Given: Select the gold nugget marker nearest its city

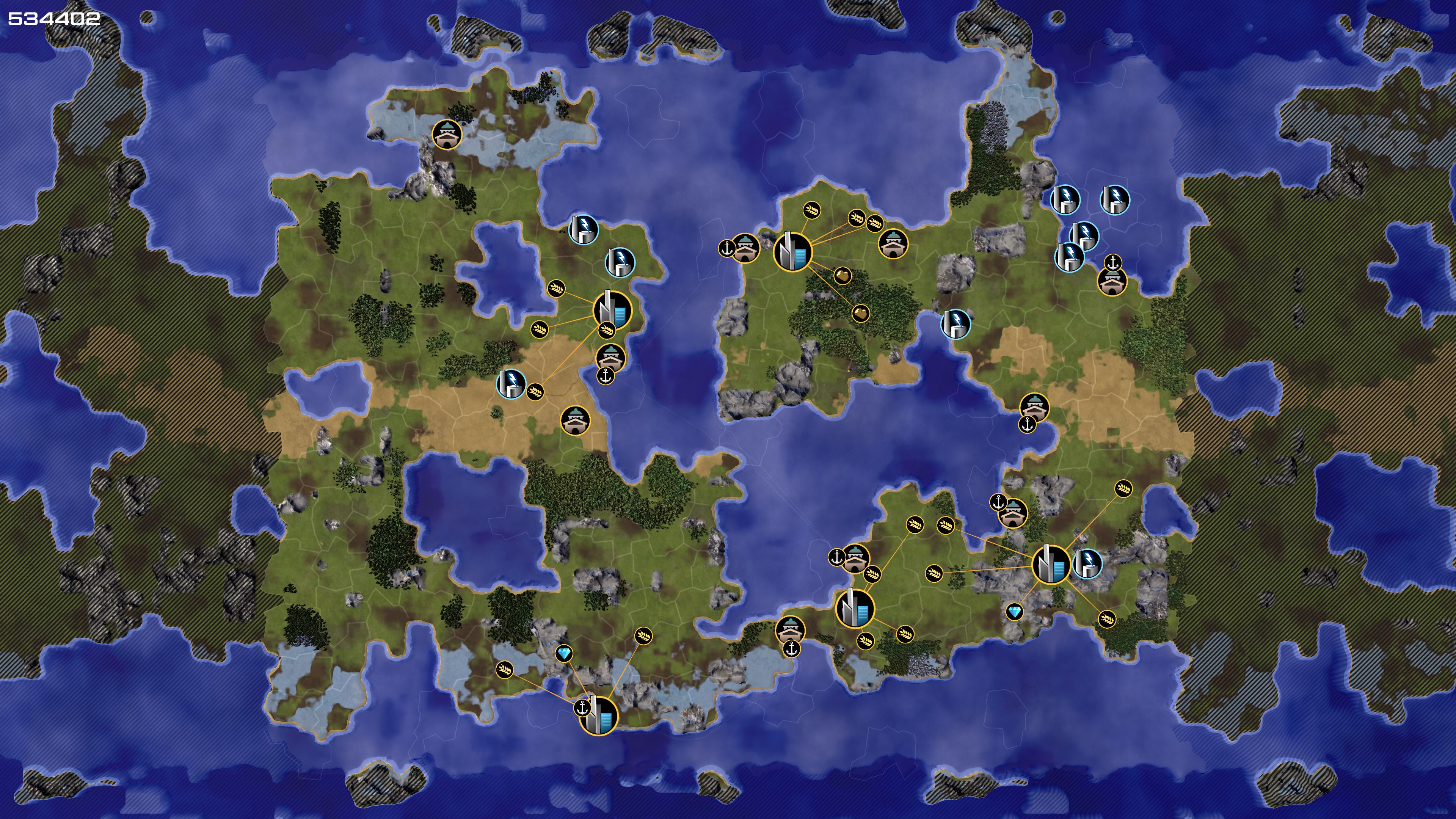Looking at the screenshot, I should (x=842, y=276).
